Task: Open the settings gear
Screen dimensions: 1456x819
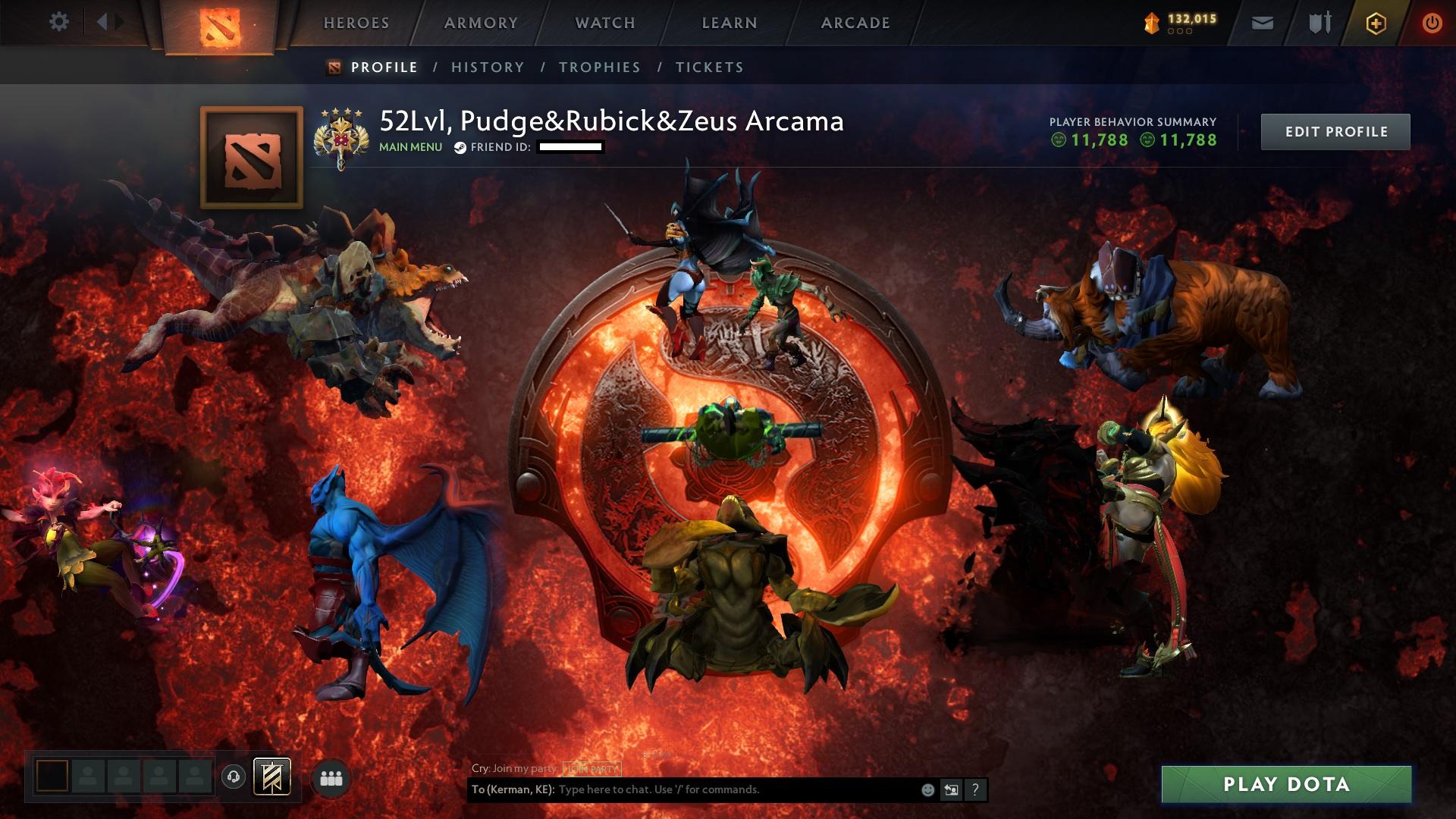Action: click(59, 21)
